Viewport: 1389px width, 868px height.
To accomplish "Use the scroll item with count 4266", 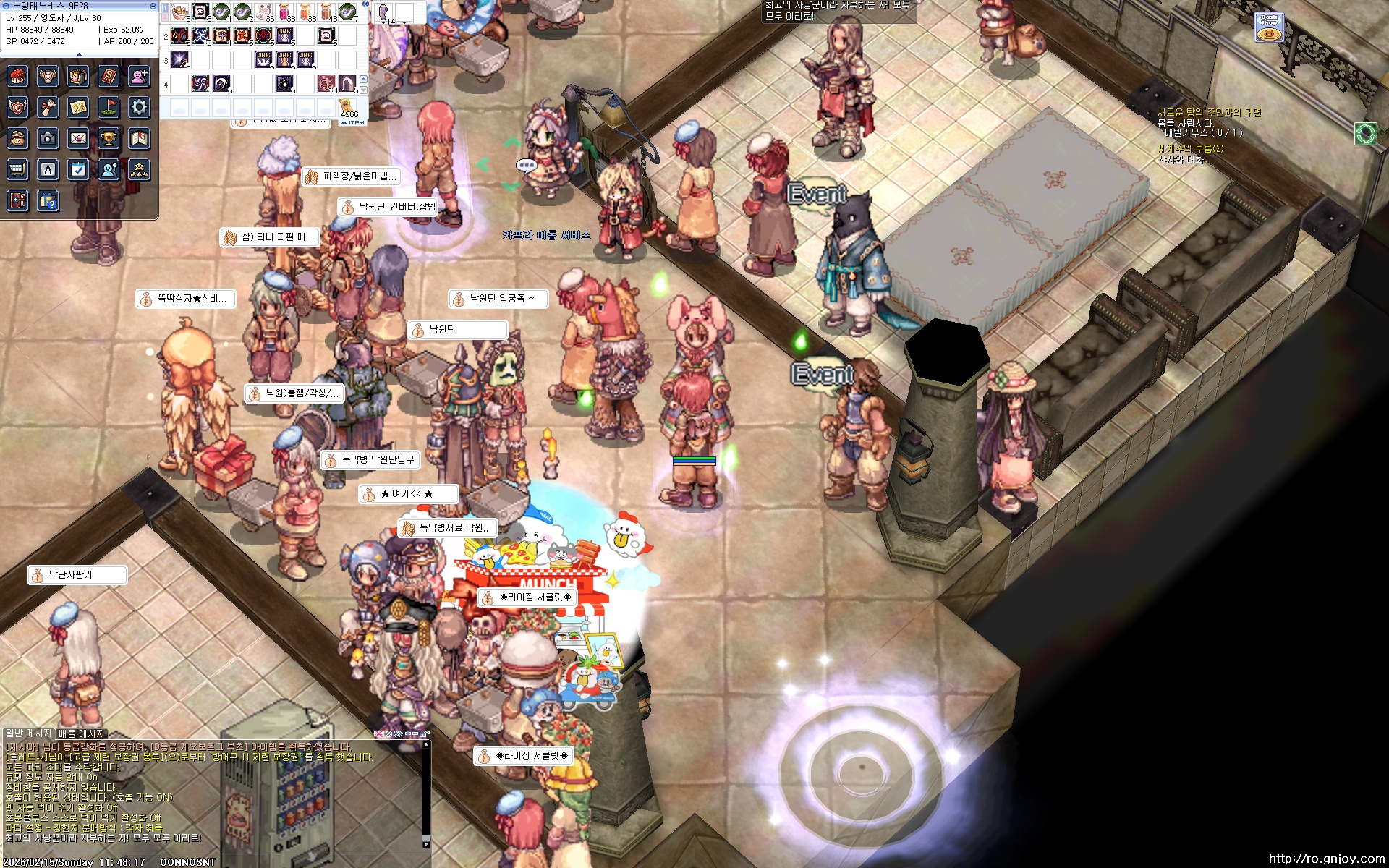I will [x=348, y=106].
